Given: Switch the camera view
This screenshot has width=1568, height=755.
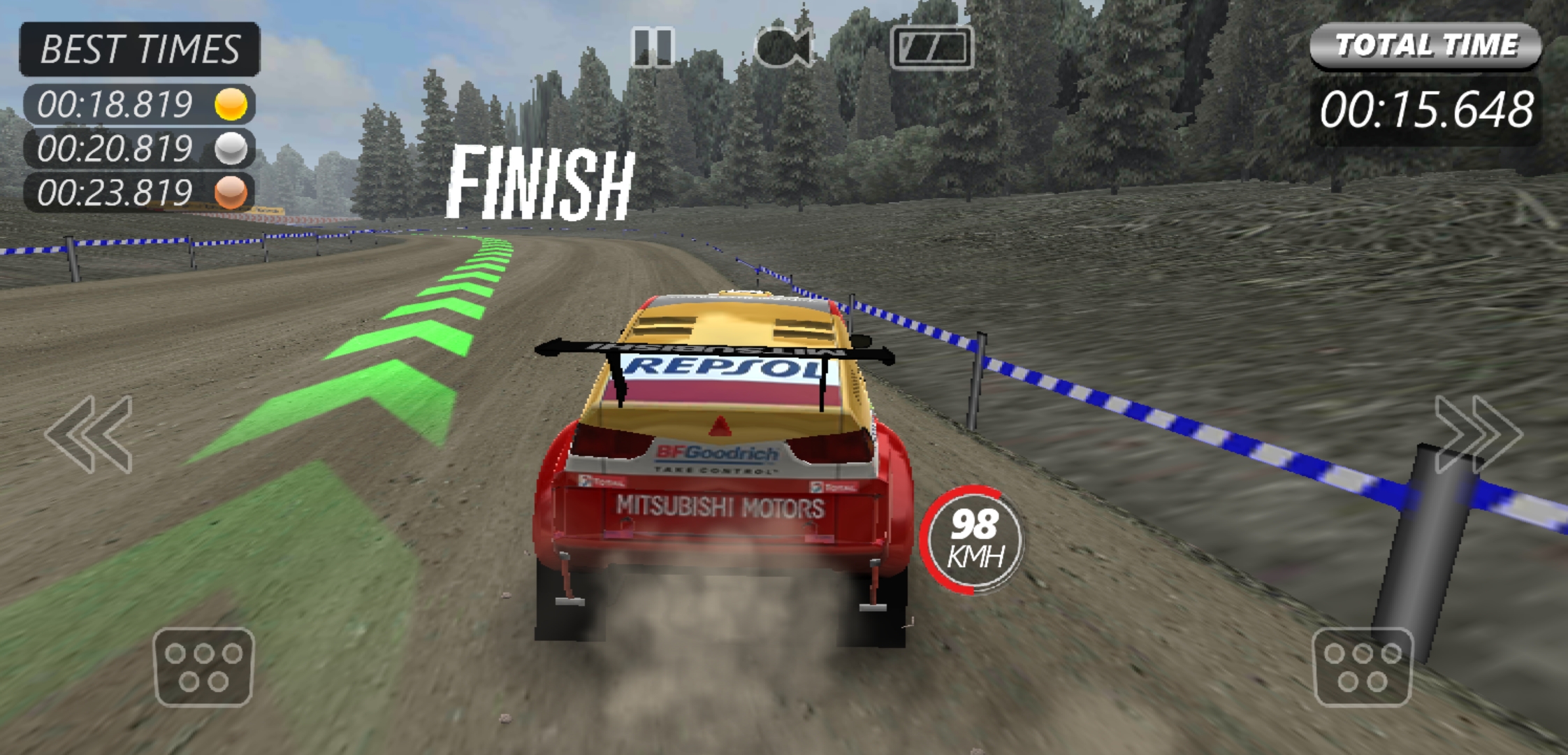Looking at the screenshot, I should (x=785, y=48).
